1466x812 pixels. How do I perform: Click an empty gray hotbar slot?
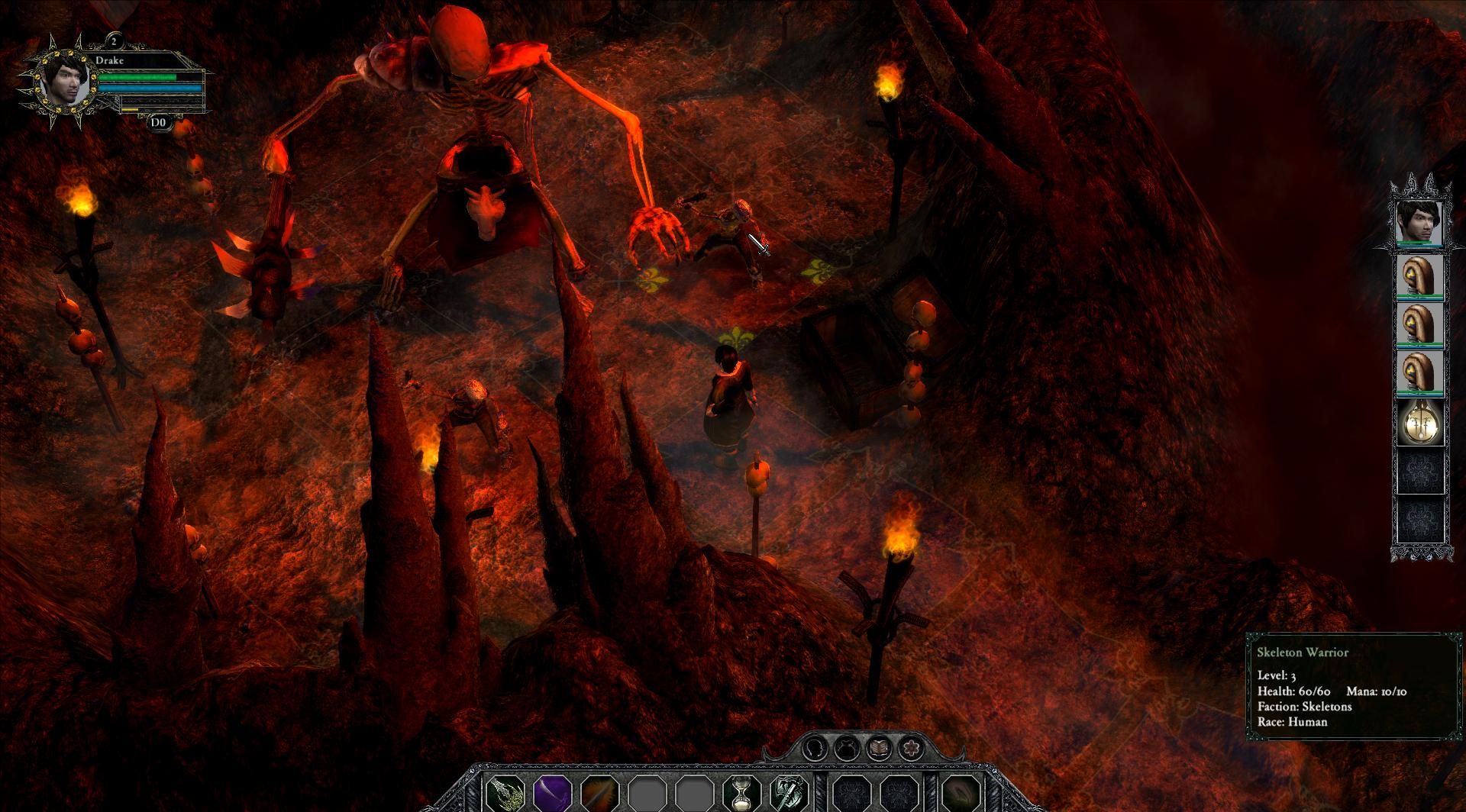[647, 794]
